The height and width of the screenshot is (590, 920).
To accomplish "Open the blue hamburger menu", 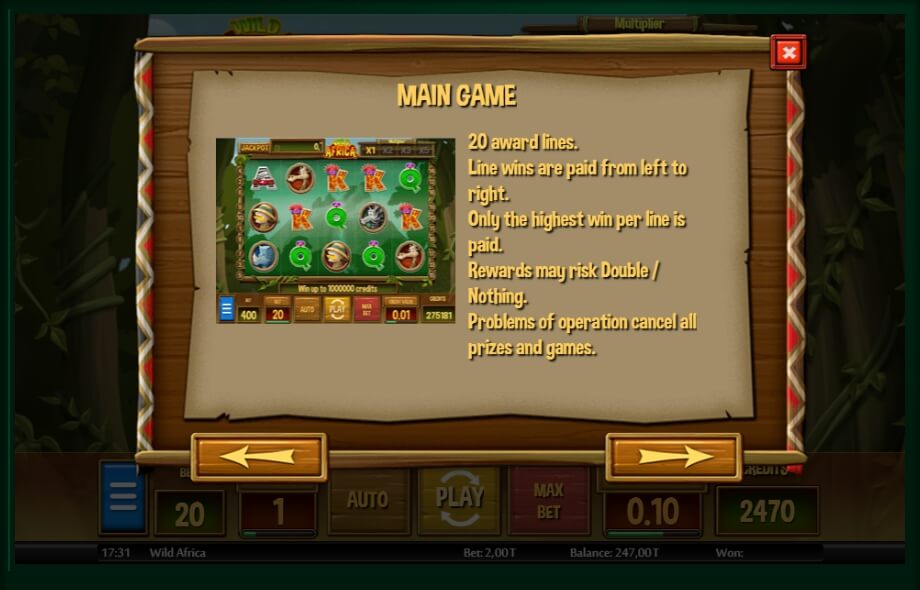I will coord(123,498).
